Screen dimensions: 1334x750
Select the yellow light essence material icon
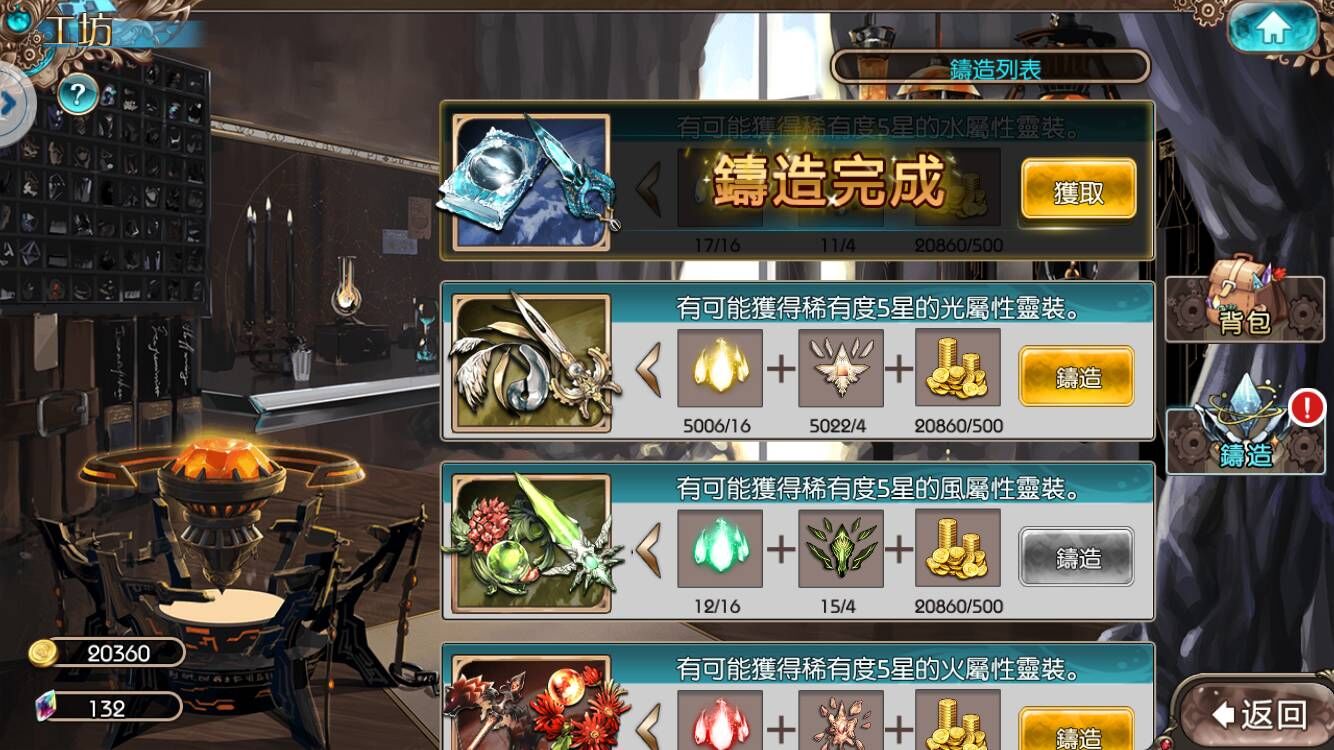pos(721,367)
